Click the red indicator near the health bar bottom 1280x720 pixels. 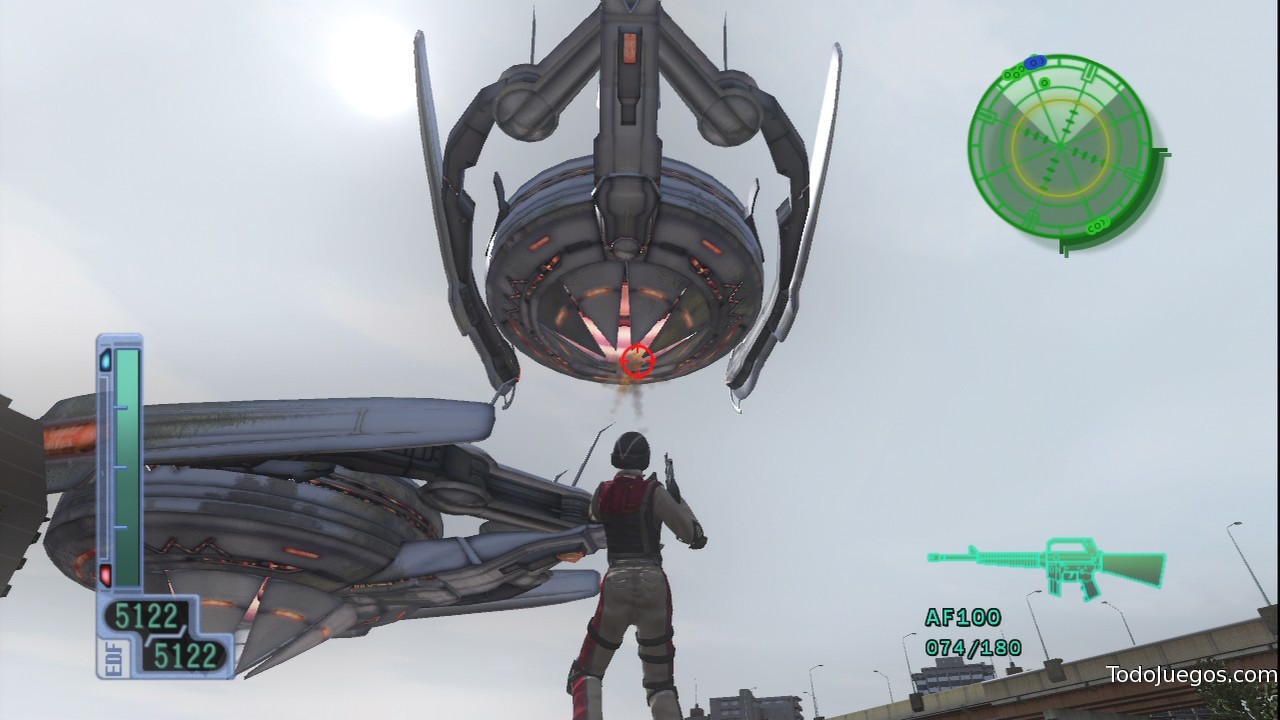tap(105, 577)
